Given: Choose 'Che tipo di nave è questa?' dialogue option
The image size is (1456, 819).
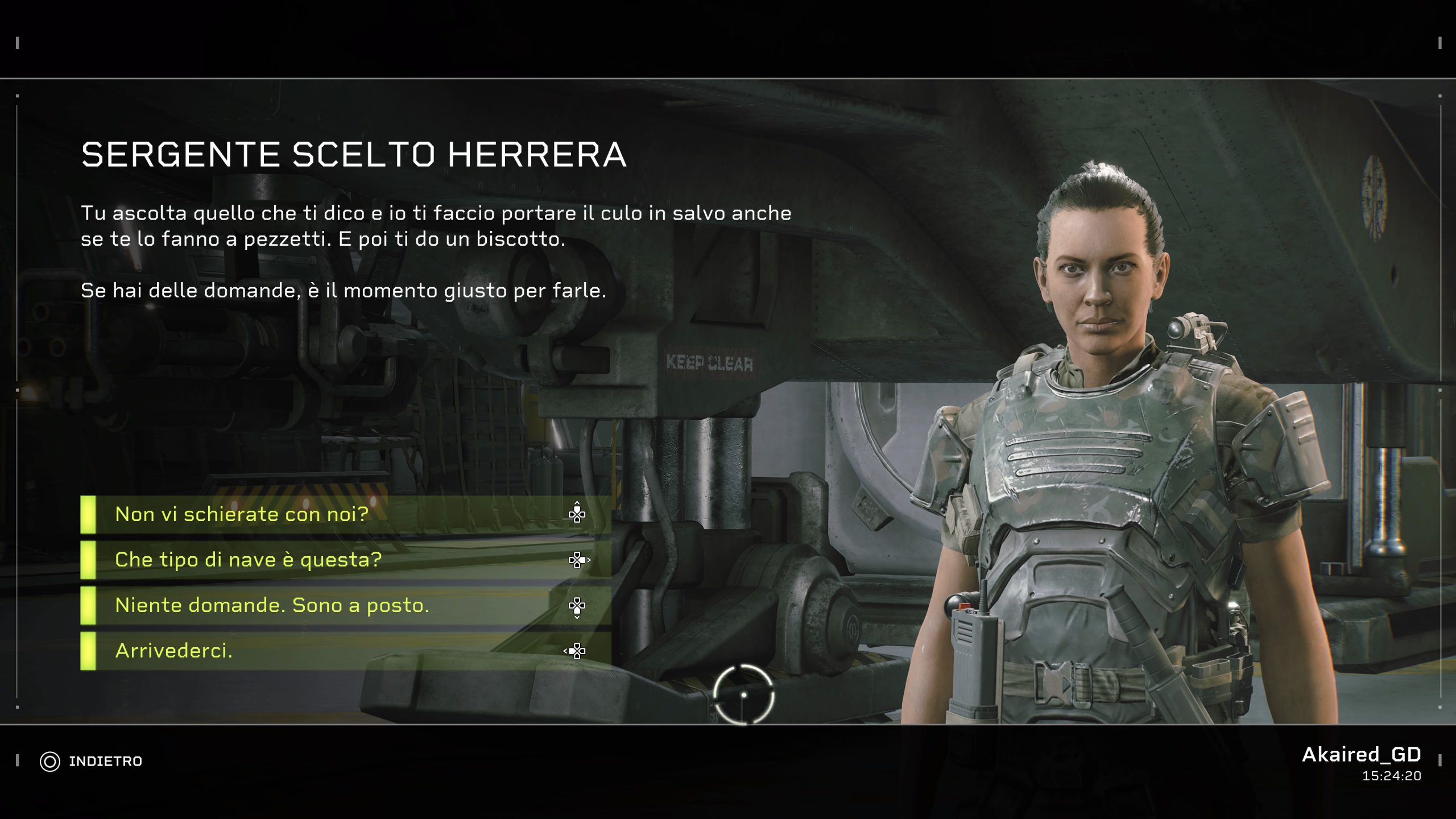Looking at the screenshot, I should (249, 560).
